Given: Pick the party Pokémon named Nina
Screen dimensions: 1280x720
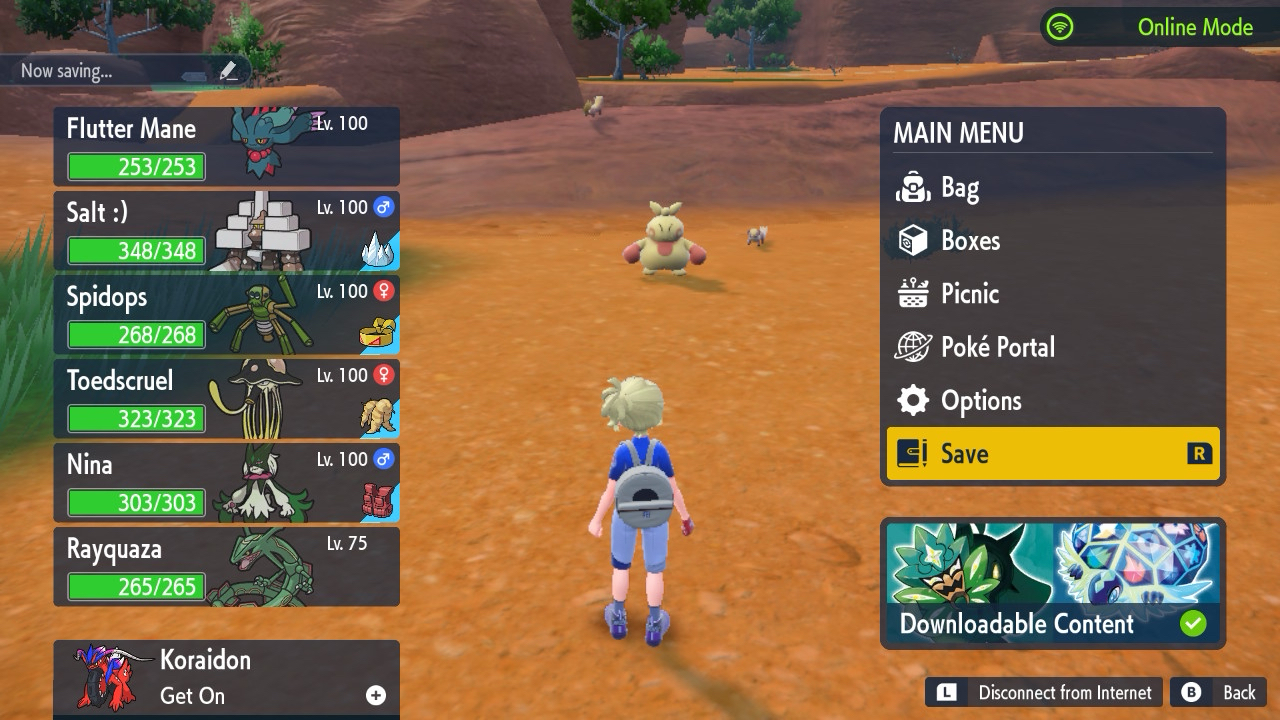Looking at the screenshot, I should pos(226,483).
